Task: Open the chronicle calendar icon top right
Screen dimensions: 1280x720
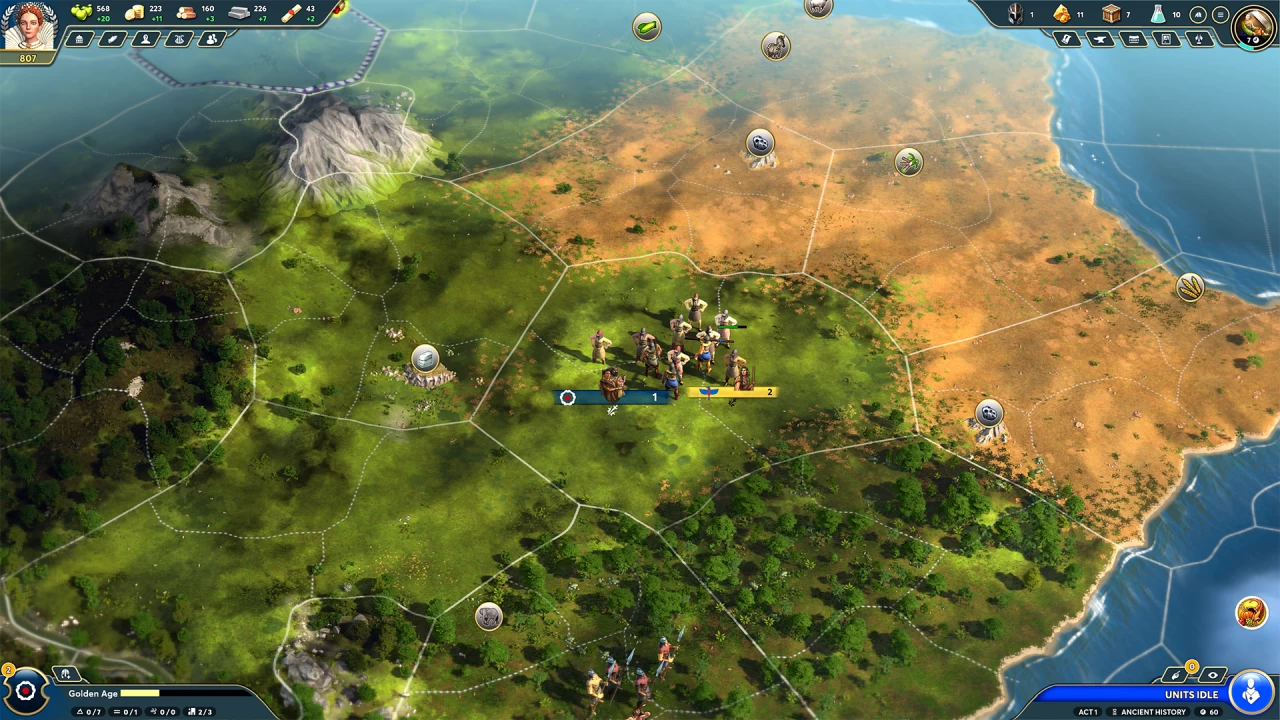Action: click(x=1134, y=40)
